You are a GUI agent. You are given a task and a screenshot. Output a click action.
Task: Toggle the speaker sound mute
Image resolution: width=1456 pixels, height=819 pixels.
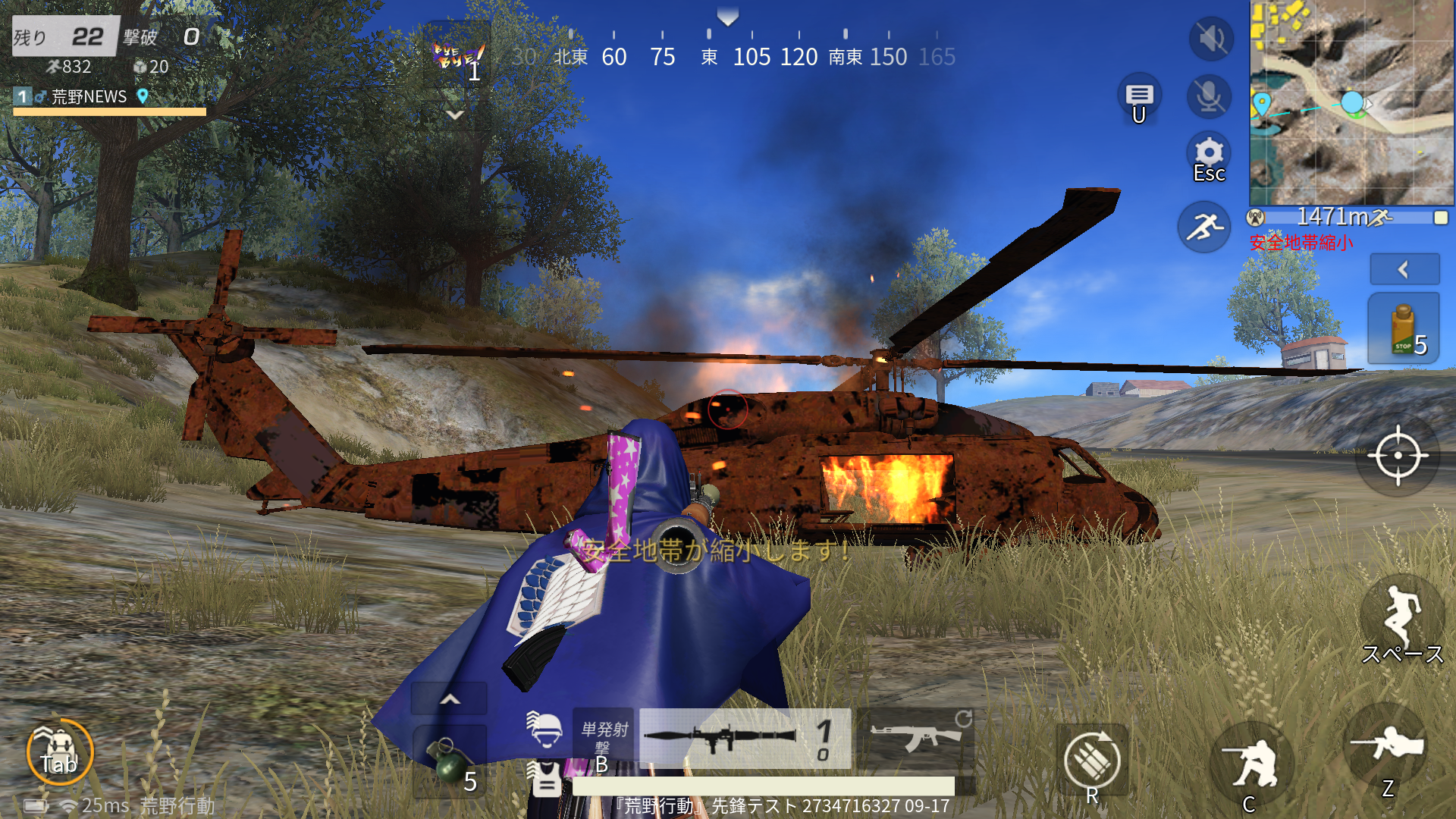pyautogui.click(x=1210, y=39)
